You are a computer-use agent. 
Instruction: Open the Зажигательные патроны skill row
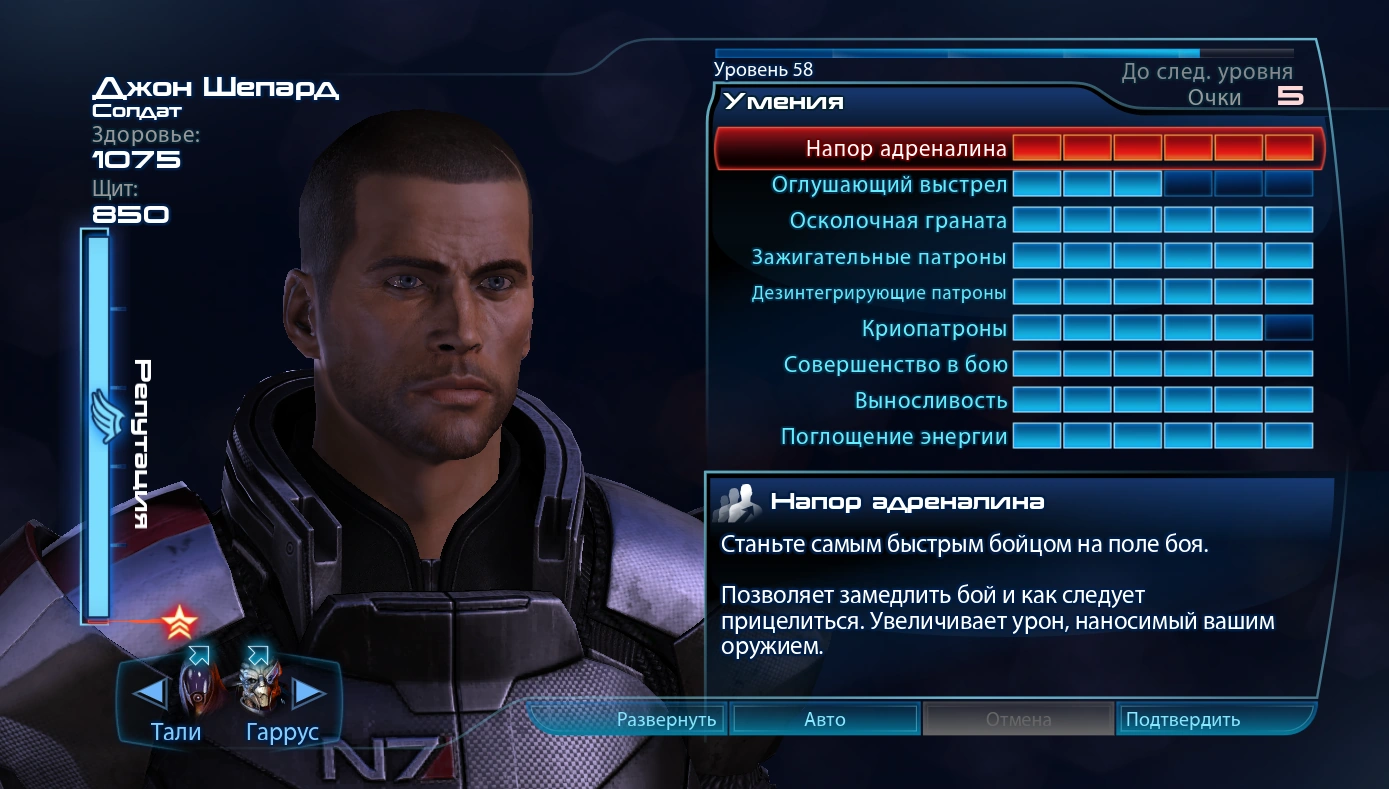point(879,257)
